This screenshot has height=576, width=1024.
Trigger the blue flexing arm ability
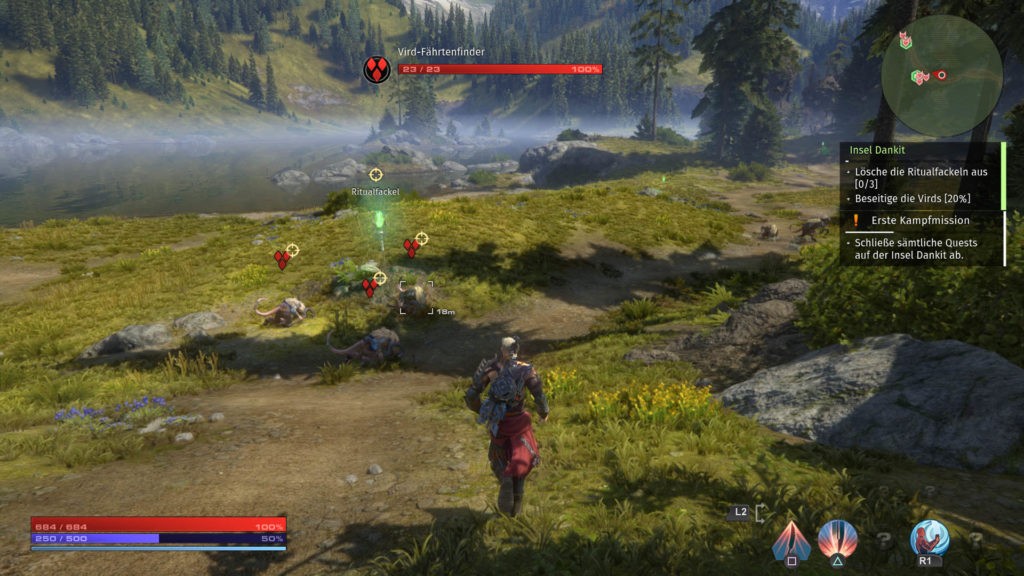click(929, 540)
